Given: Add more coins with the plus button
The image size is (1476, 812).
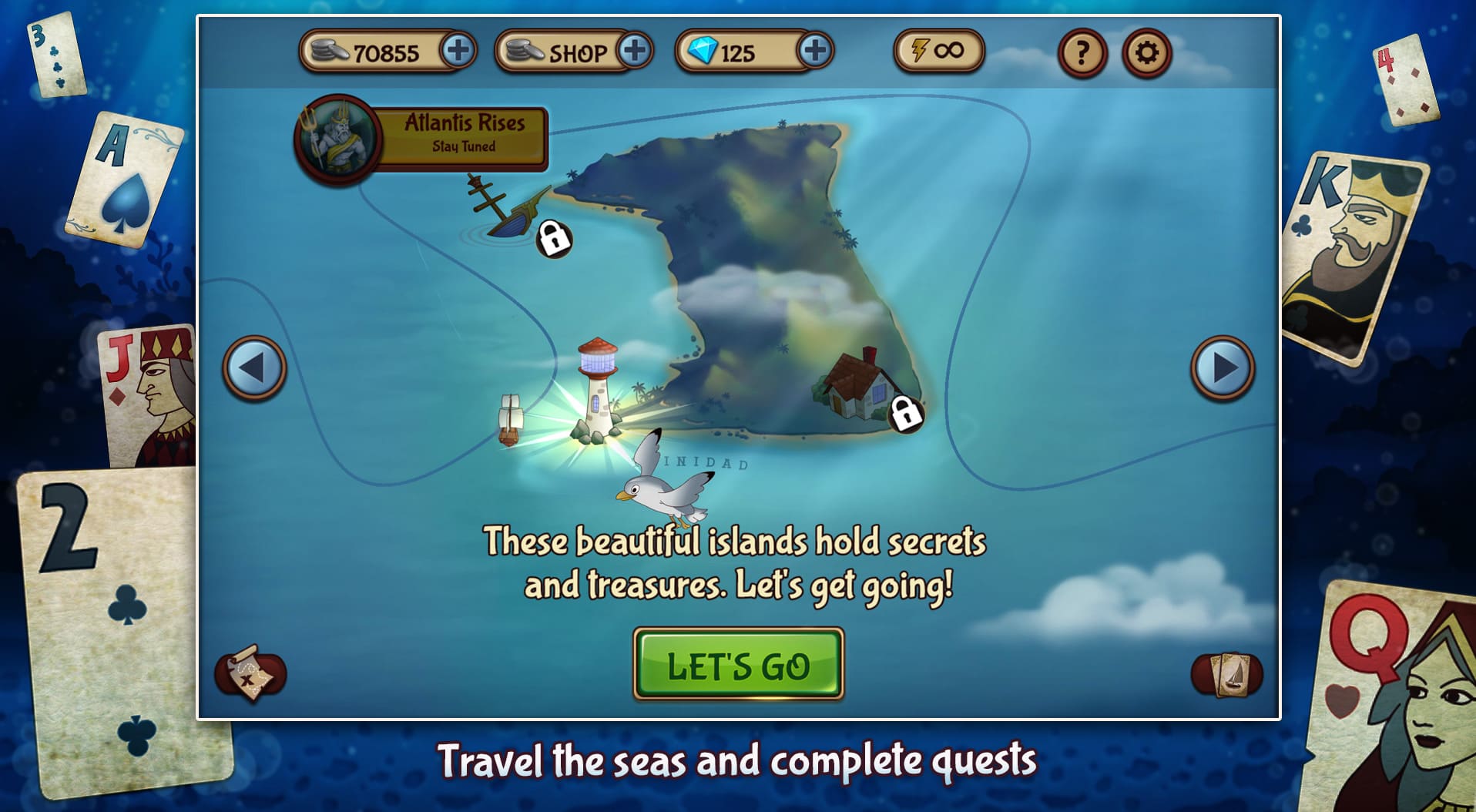Looking at the screenshot, I should 460,52.
